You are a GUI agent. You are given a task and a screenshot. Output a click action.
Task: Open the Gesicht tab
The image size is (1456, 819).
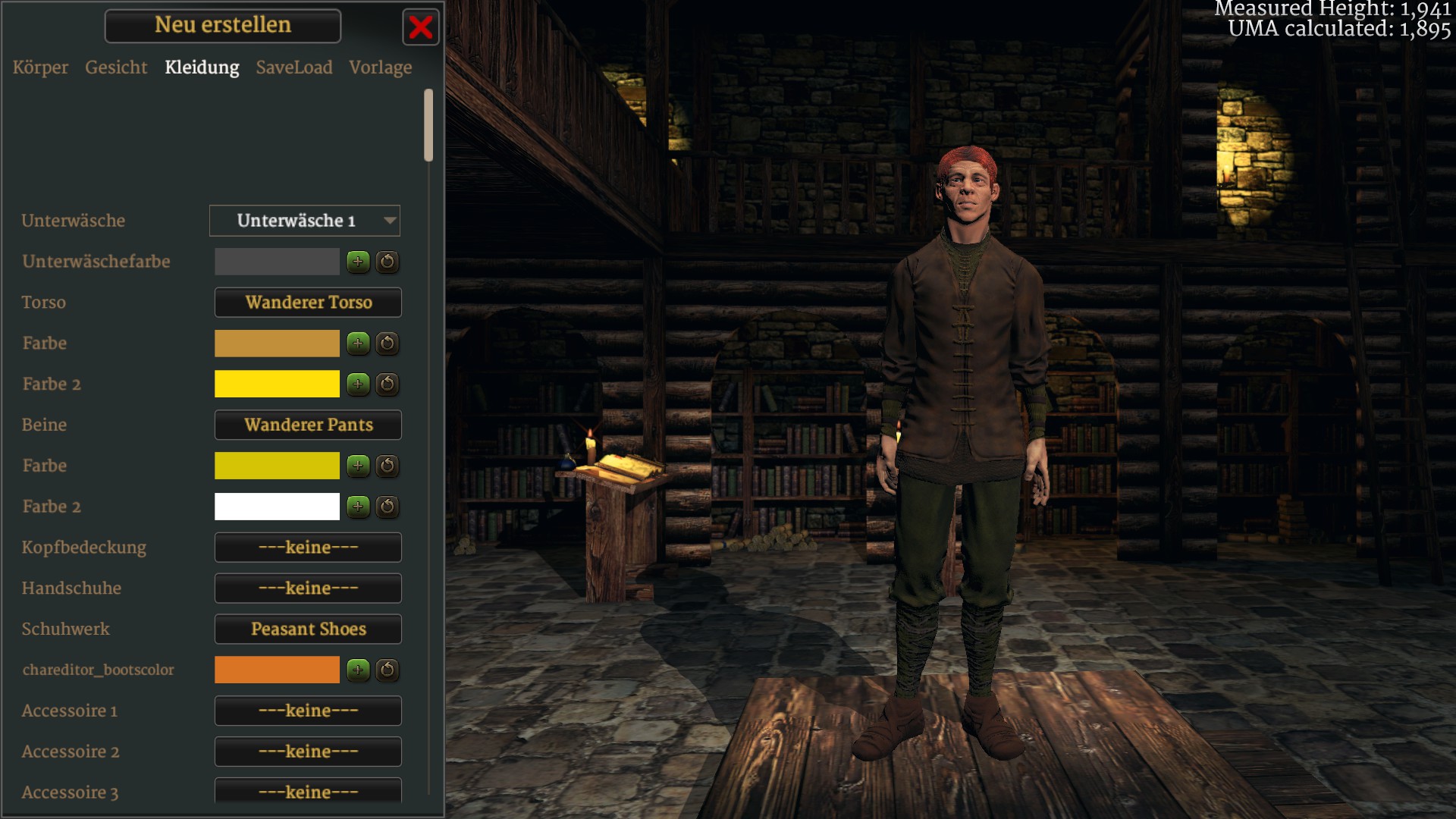coord(116,67)
